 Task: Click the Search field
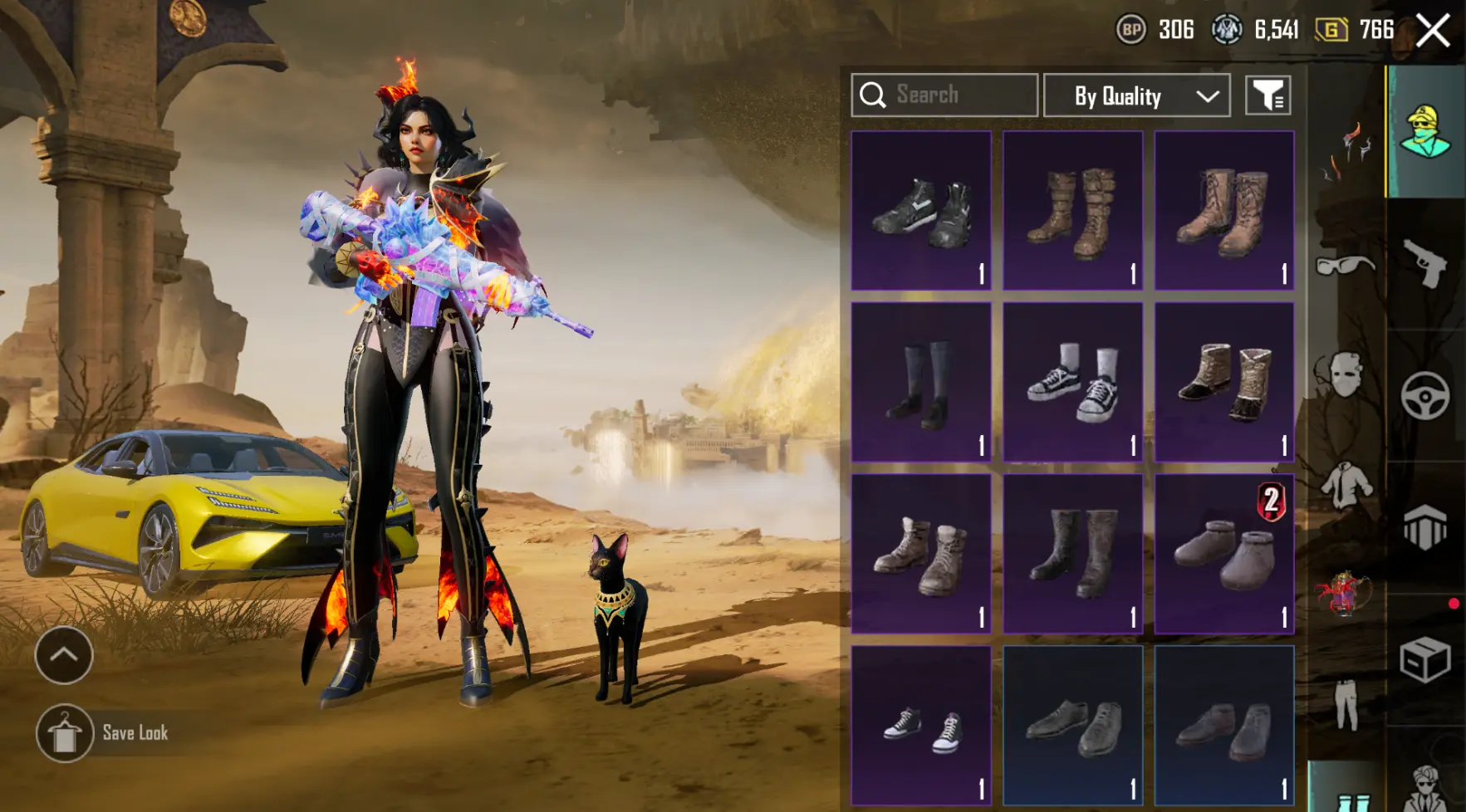point(944,95)
